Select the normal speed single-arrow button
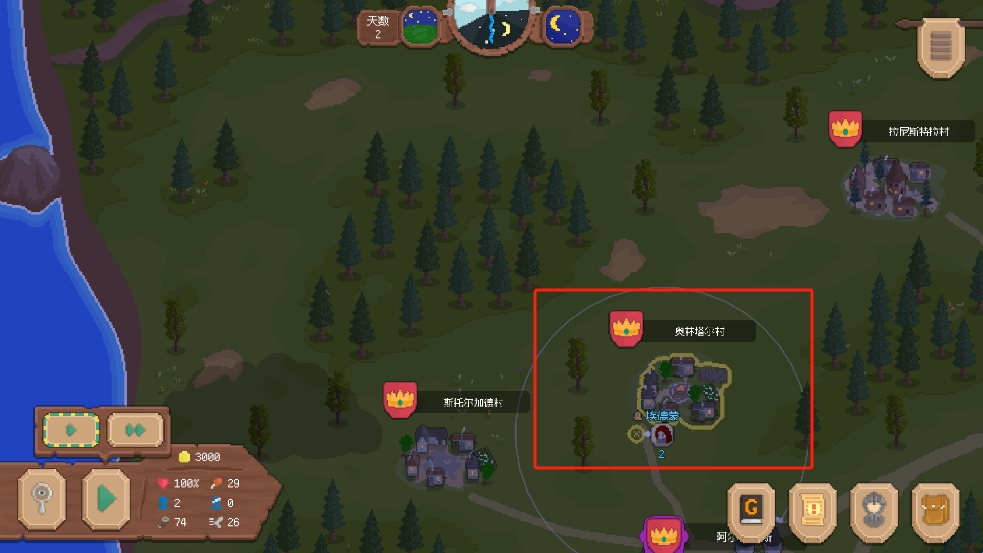Image resolution: width=983 pixels, height=553 pixels. (x=71, y=430)
